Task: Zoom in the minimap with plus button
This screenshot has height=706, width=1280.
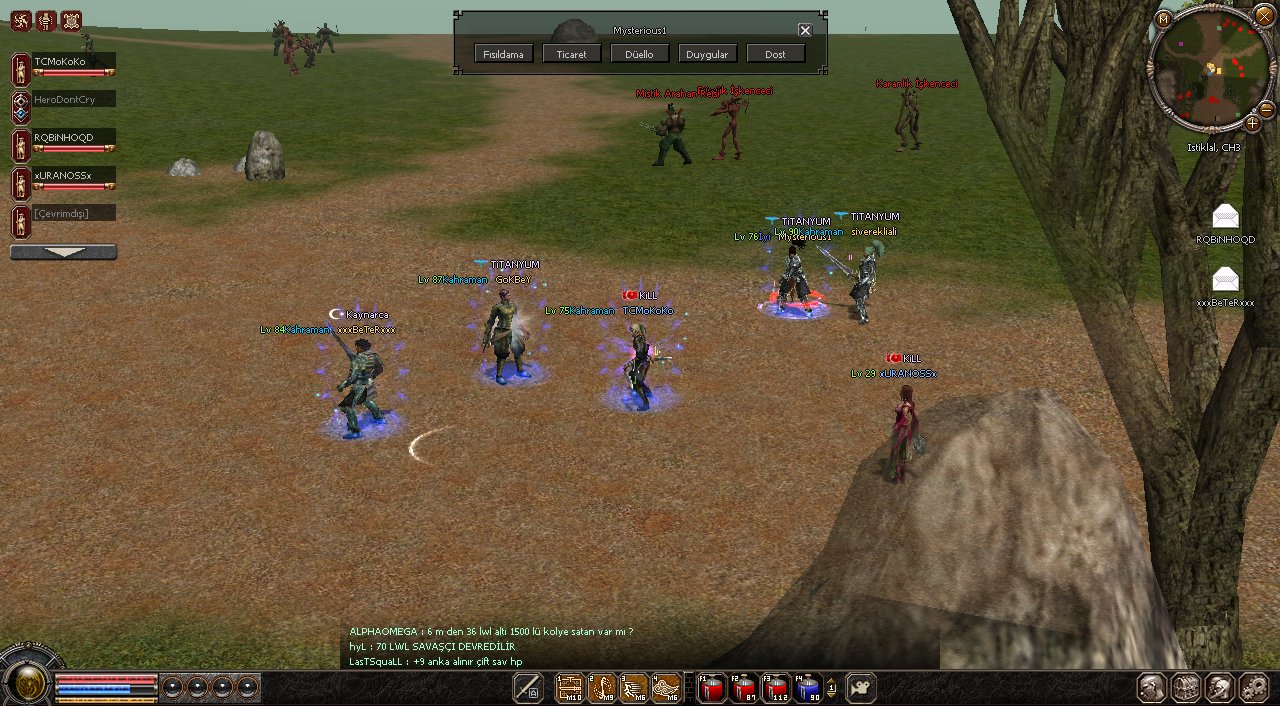Action: pos(1252,123)
